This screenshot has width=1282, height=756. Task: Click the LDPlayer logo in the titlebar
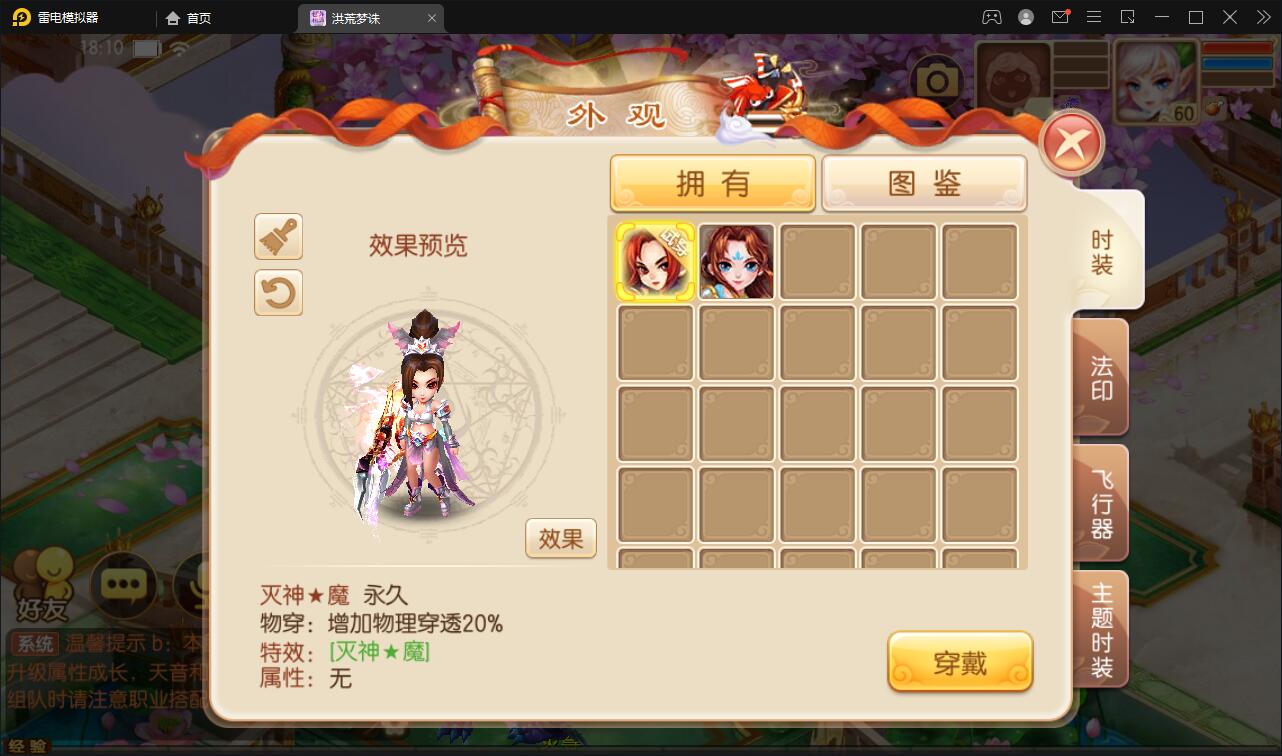pyautogui.click(x=22, y=17)
